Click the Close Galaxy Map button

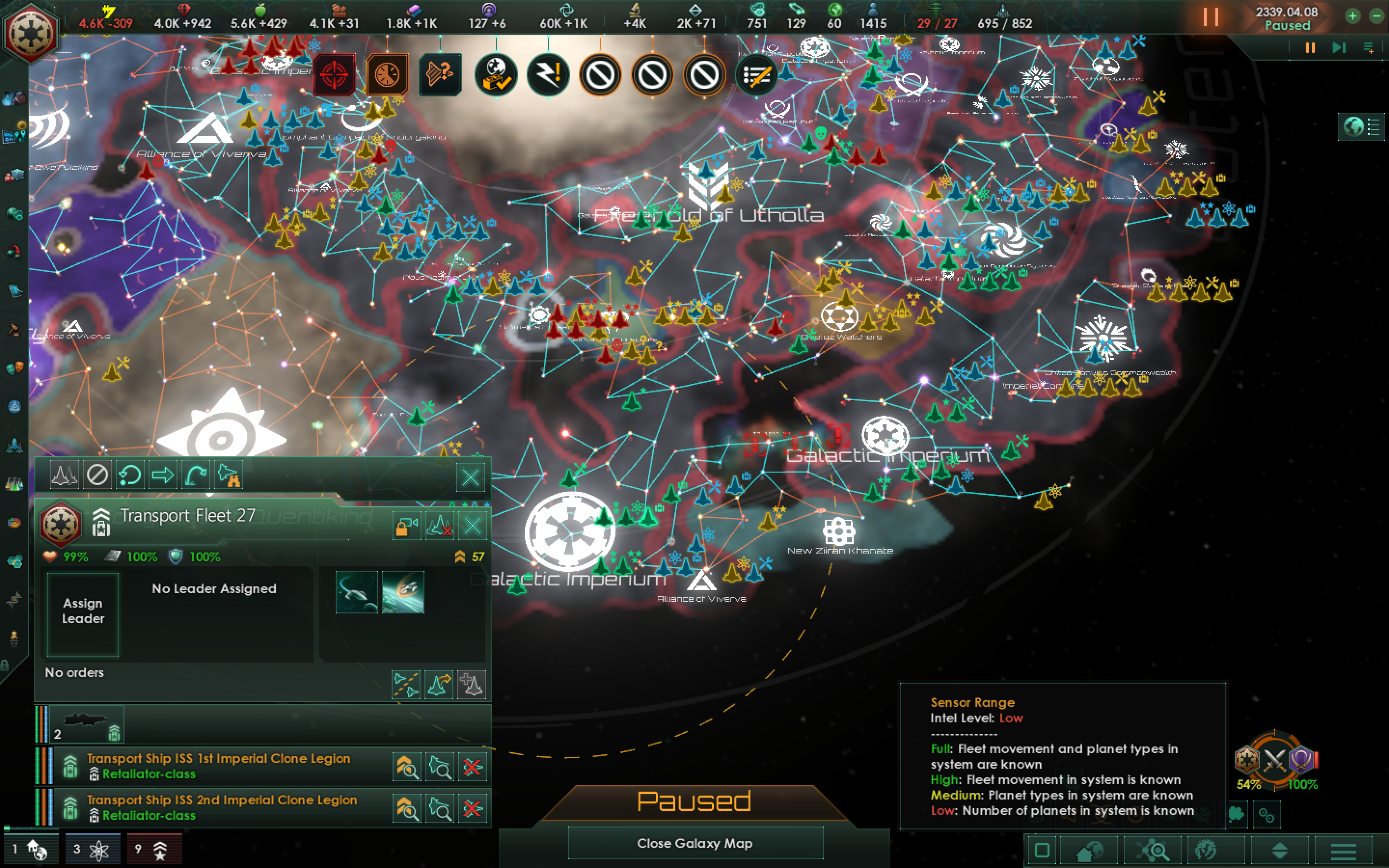point(696,843)
